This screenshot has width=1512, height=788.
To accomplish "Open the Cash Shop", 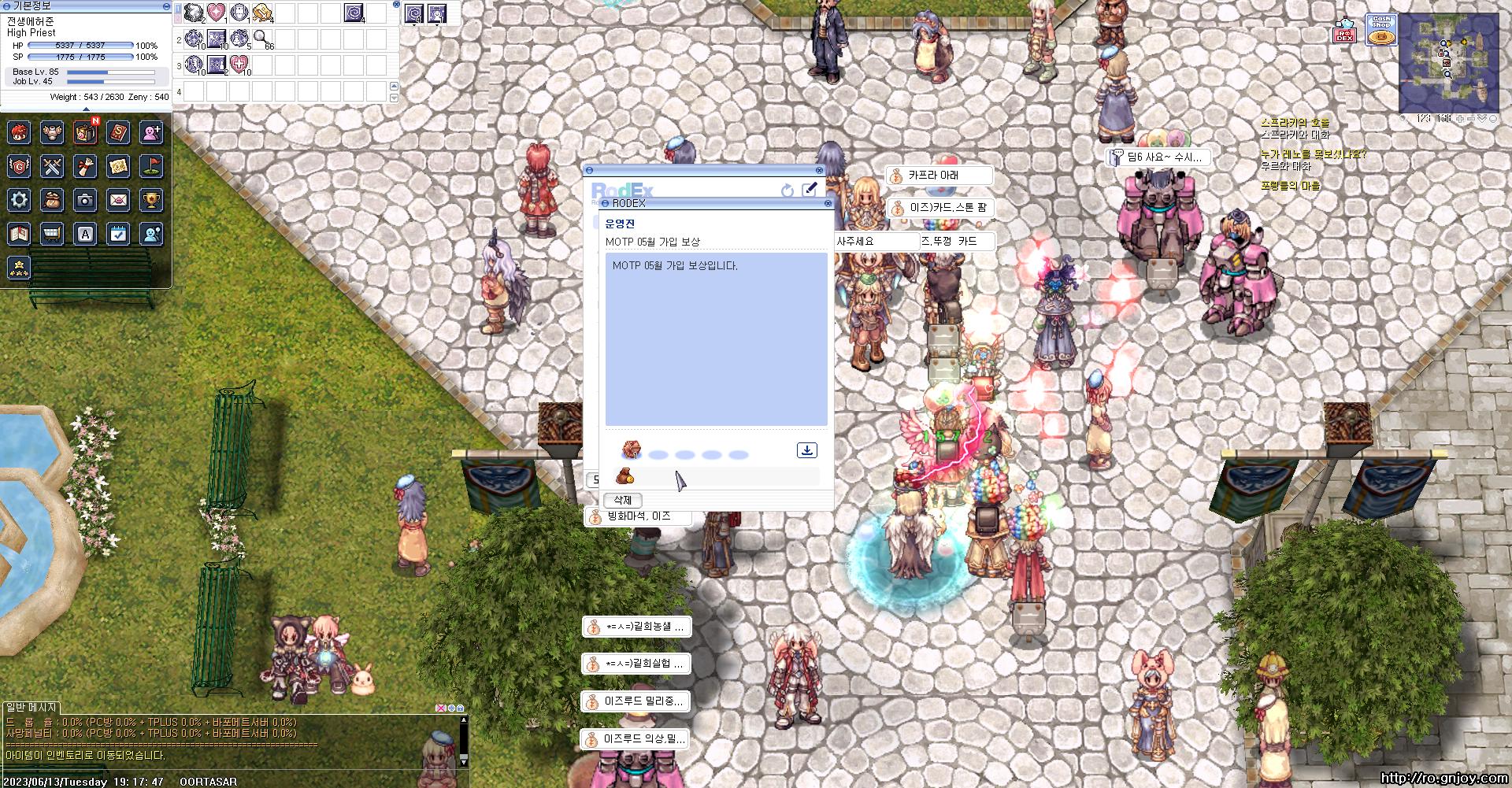I will (x=1380, y=31).
